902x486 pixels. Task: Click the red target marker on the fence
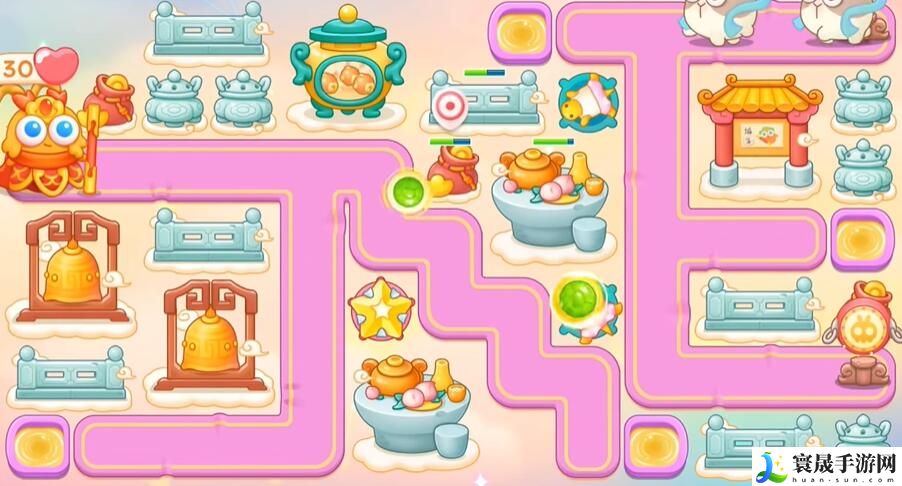pos(451,105)
